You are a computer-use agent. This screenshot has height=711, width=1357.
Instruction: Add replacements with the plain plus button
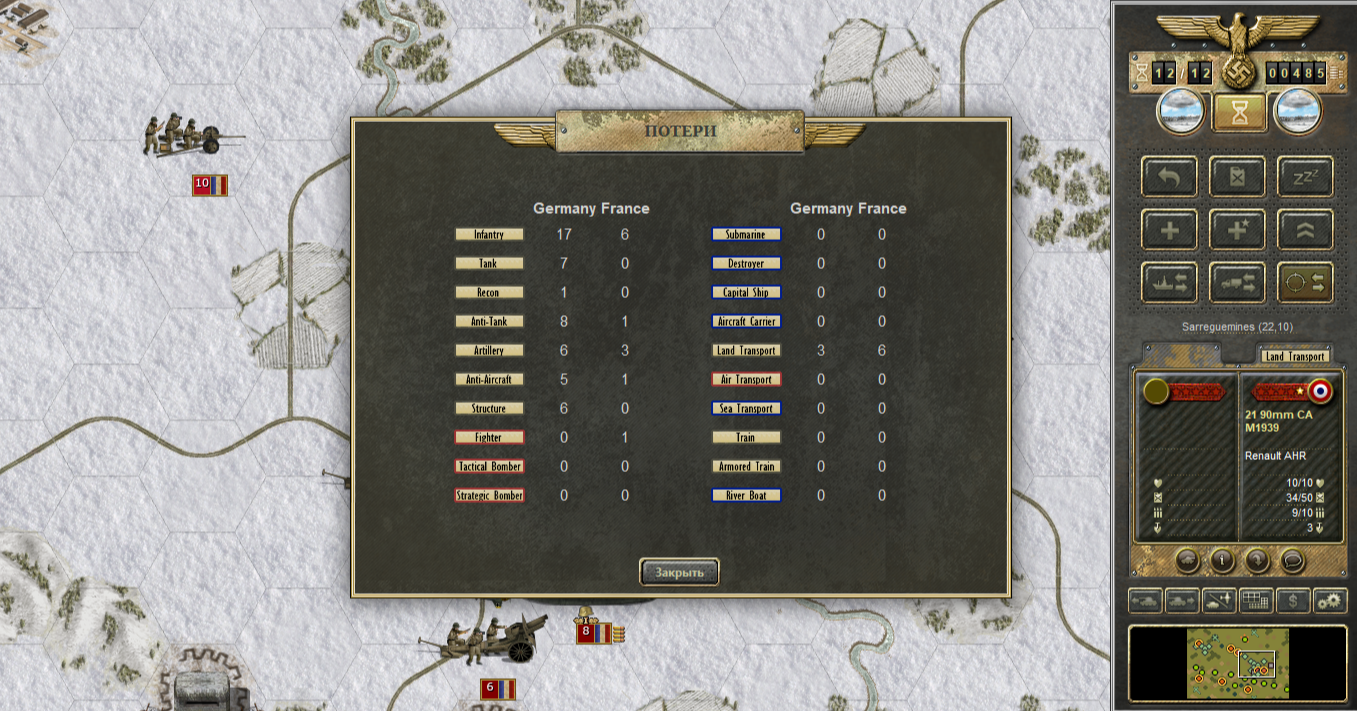tap(1169, 230)
